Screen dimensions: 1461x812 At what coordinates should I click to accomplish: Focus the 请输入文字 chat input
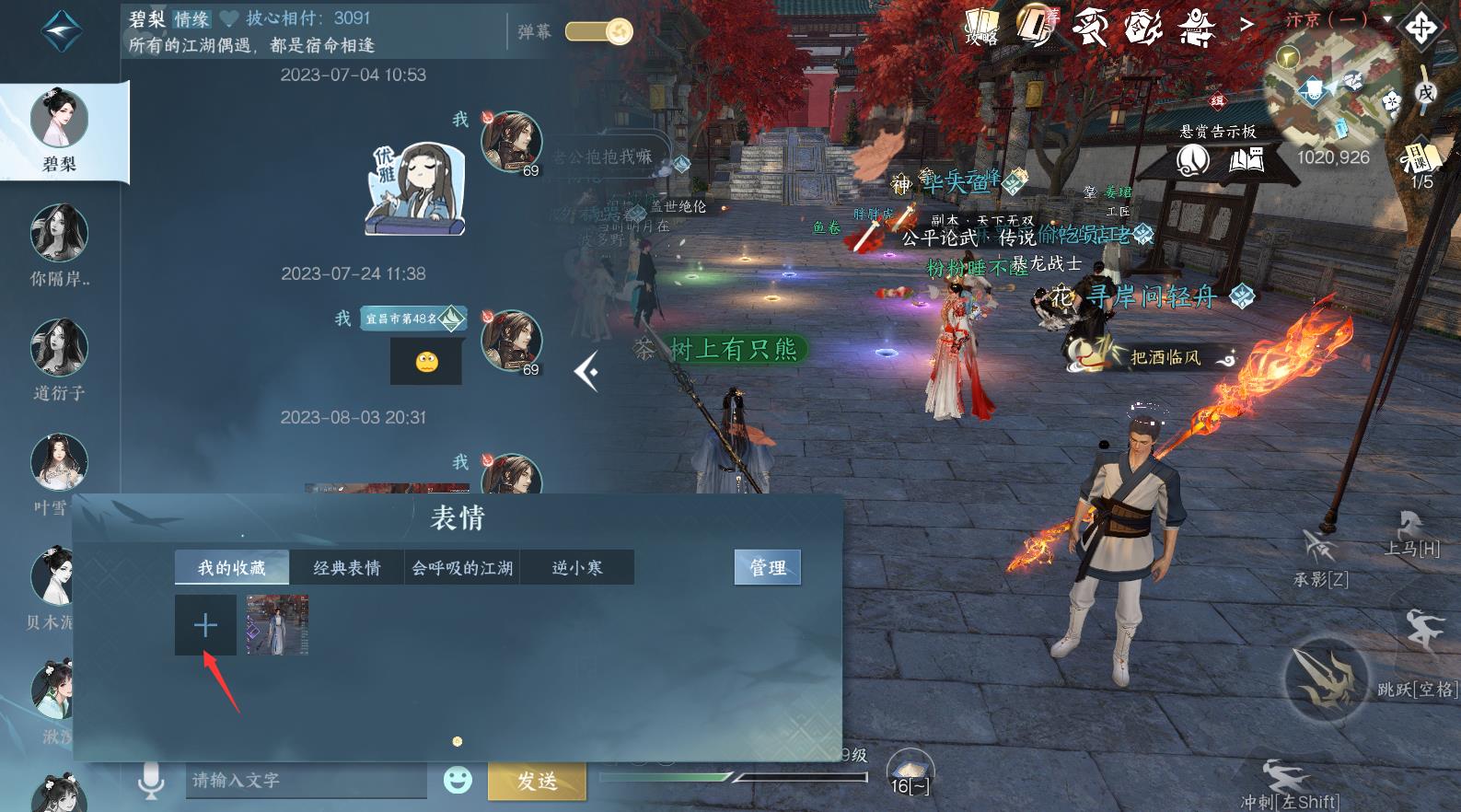coord(306,781)
